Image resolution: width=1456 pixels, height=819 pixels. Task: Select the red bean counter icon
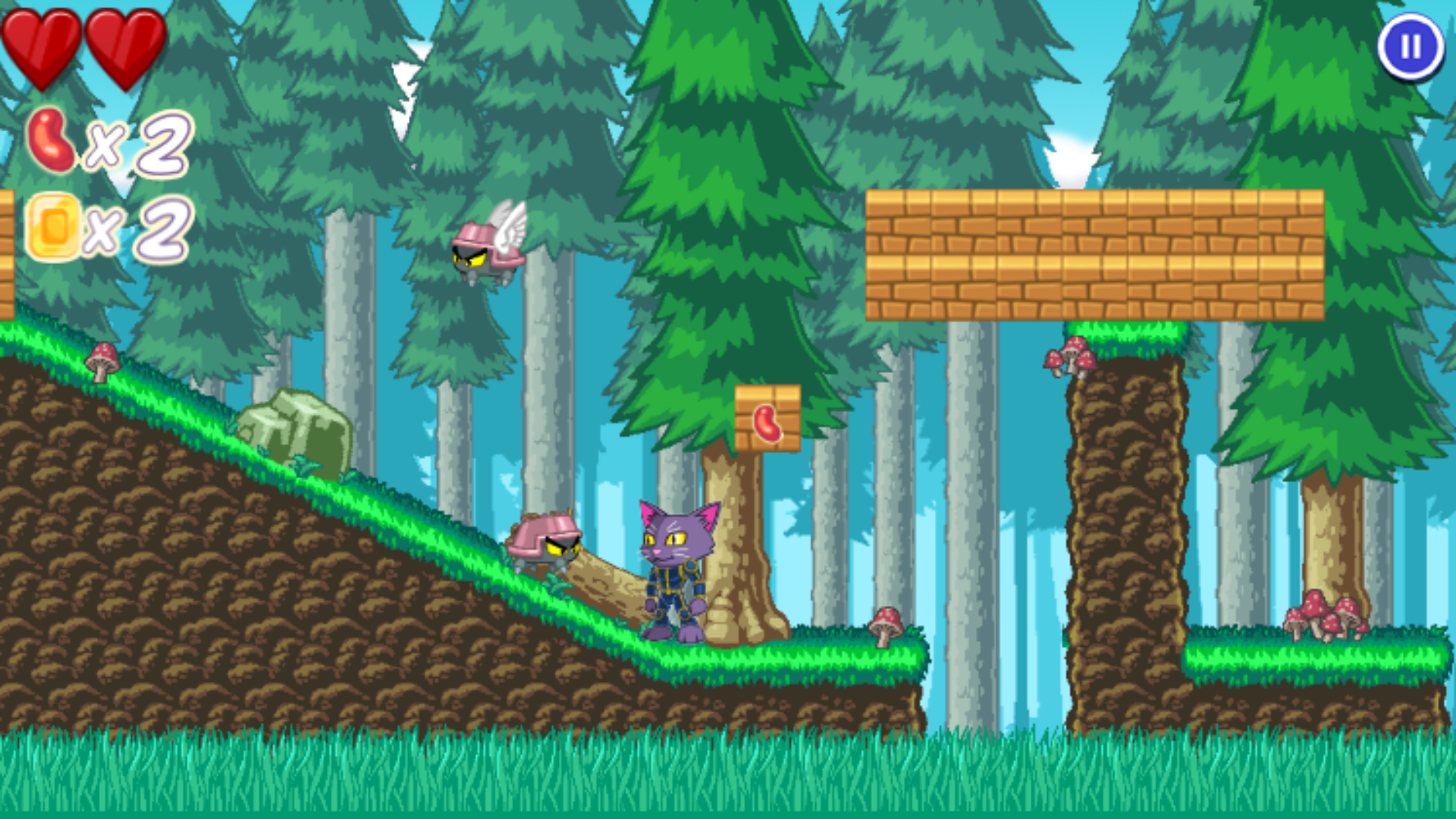(x=53, y=140)
